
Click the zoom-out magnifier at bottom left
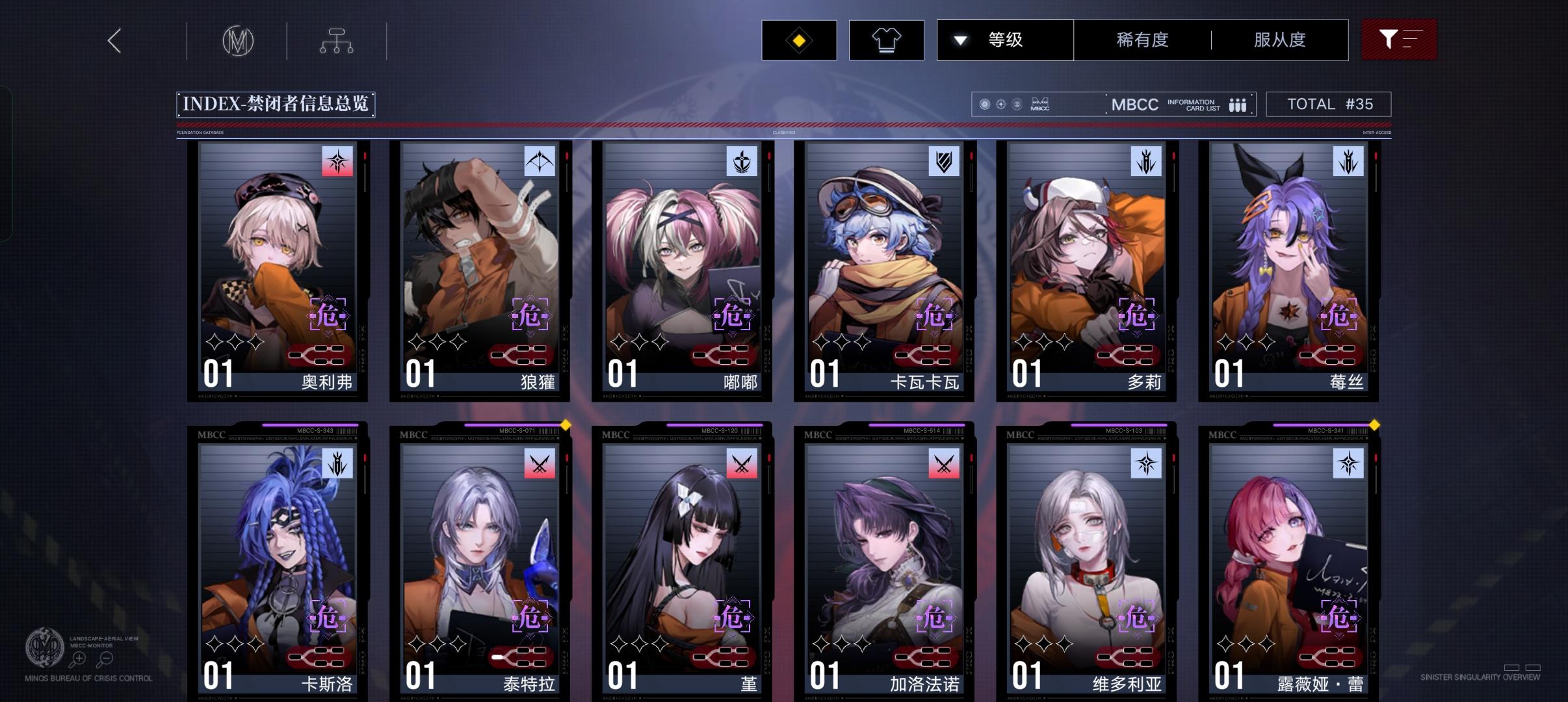click(104, 658)
